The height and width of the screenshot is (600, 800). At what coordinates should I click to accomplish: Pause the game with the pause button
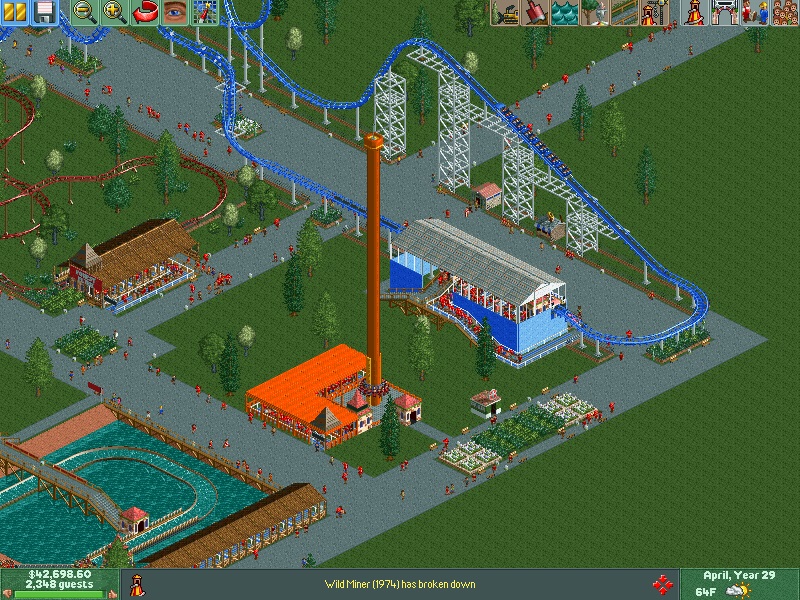pyautogui.click(x=15, y=12)
